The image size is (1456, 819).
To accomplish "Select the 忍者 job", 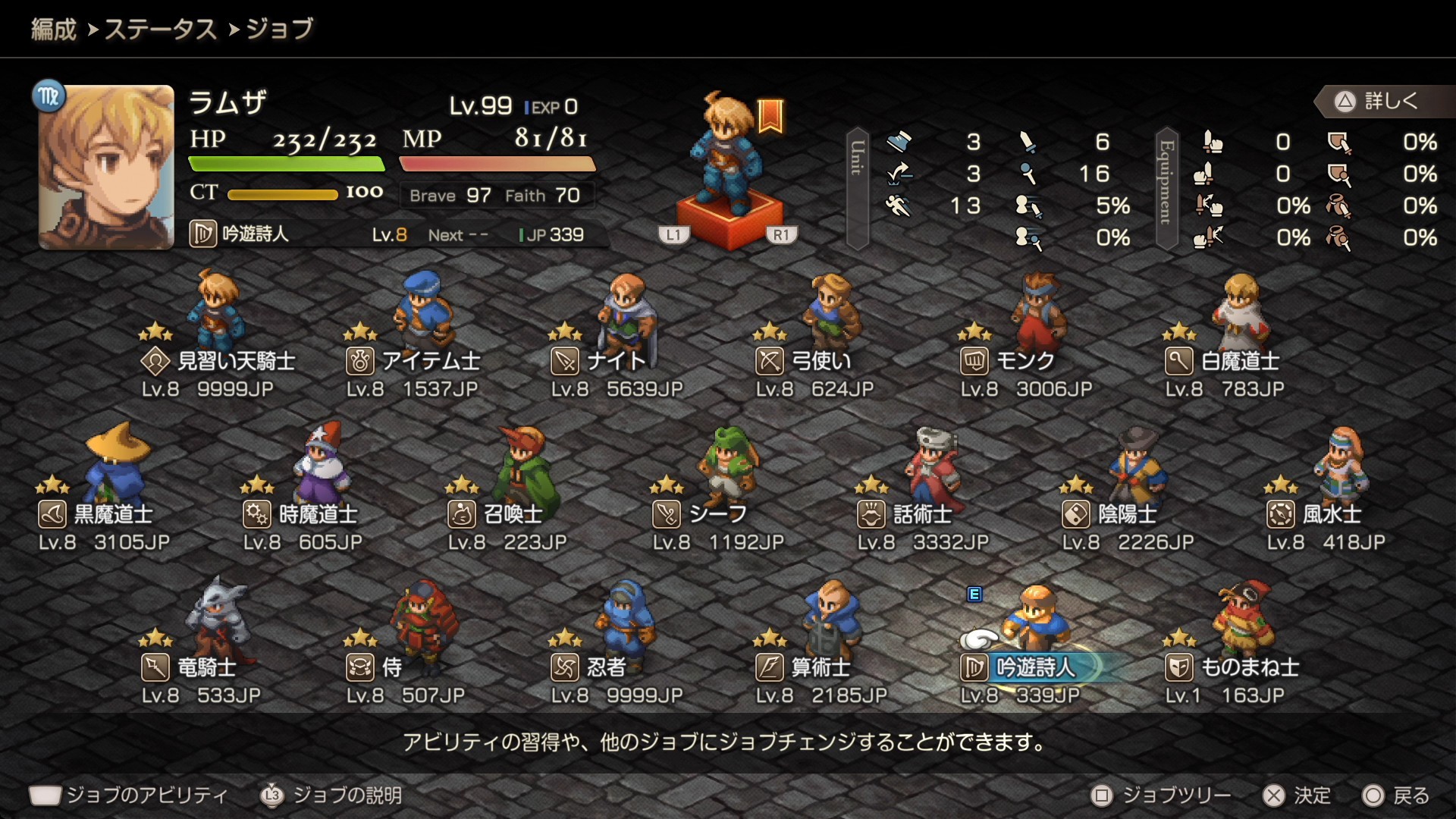I will (x=588, y=667).
